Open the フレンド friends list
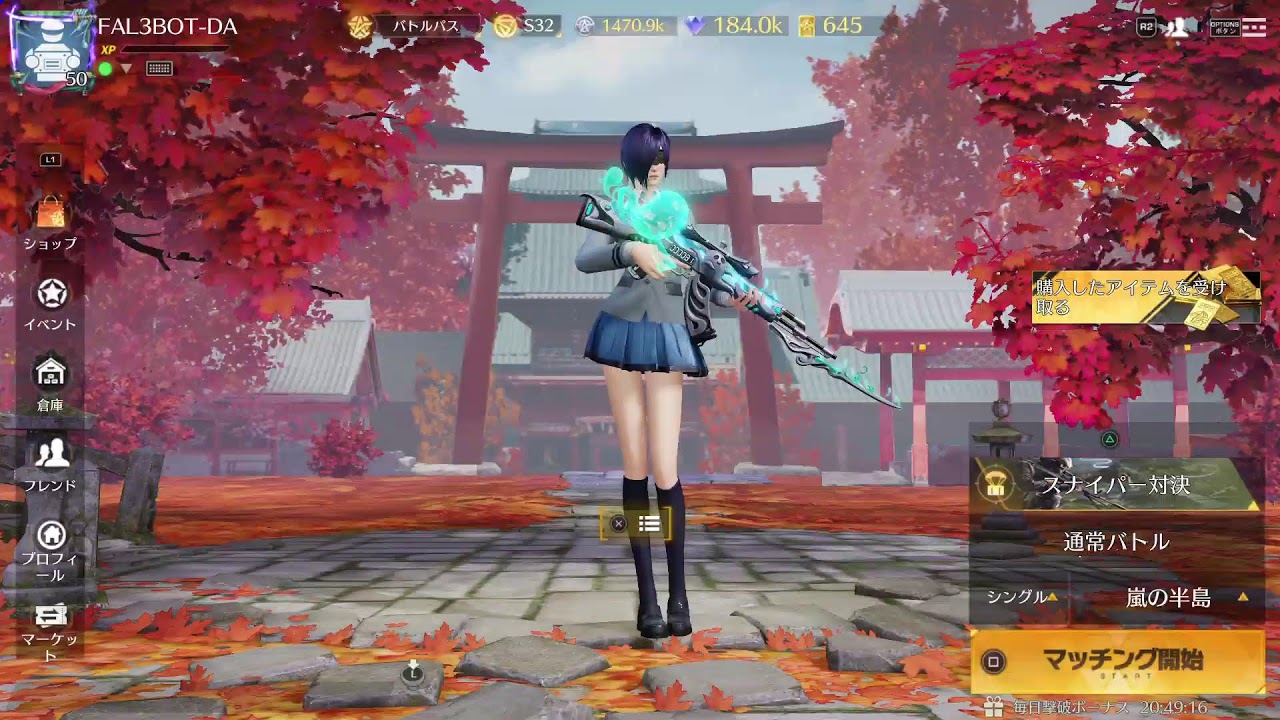The width and height of the screenshot is (1280, 720). 51,464
